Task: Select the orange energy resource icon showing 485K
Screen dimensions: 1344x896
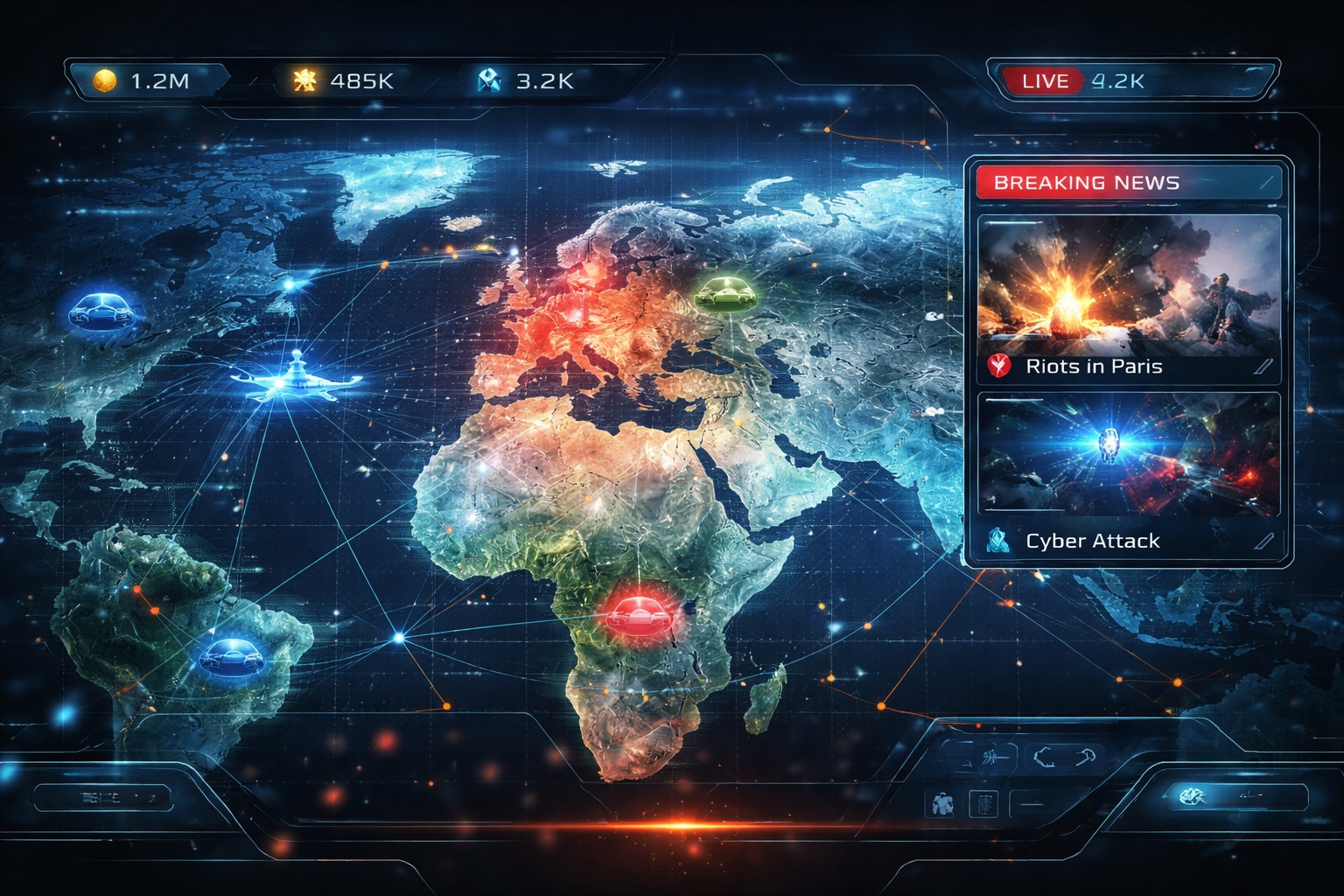Action: [x=304, y=80]
